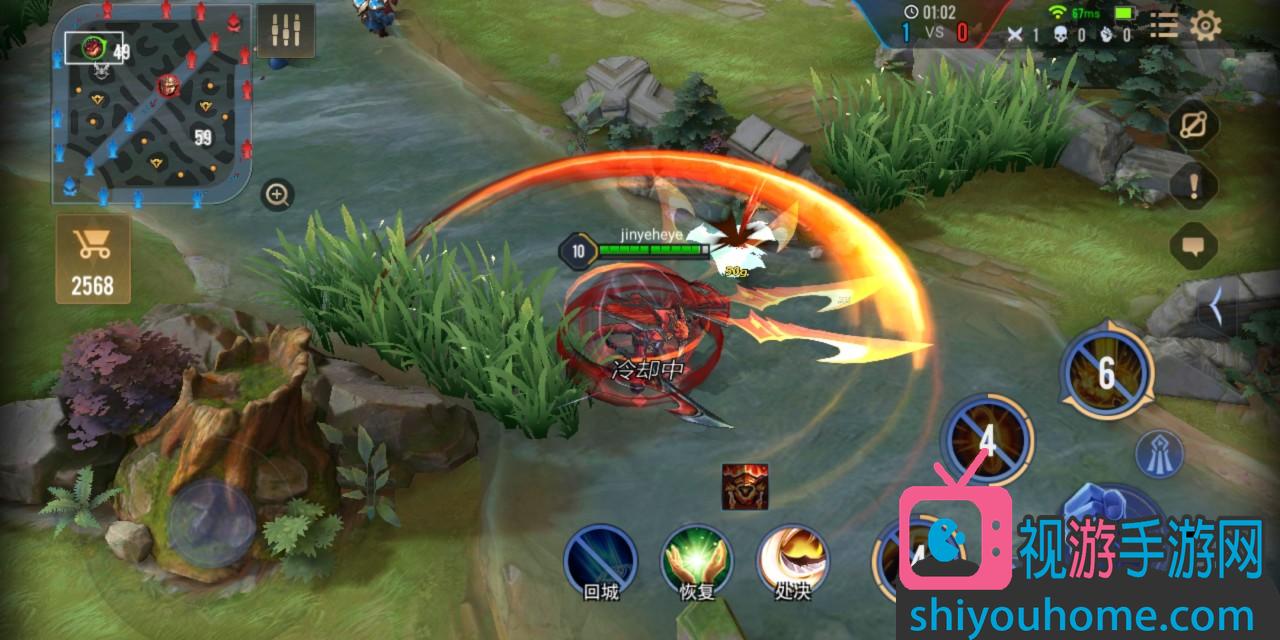Open the tactical signal icon above the alert

point(1194,125)
